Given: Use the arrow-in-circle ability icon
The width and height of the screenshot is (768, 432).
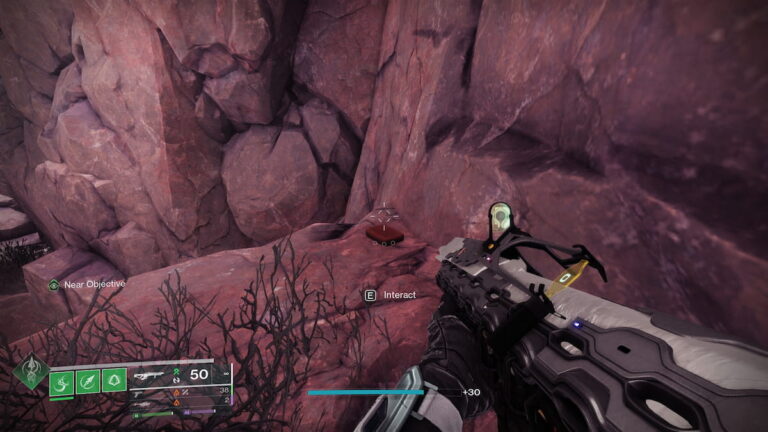Looking at the screenshot, I should [x=87, y=381].
